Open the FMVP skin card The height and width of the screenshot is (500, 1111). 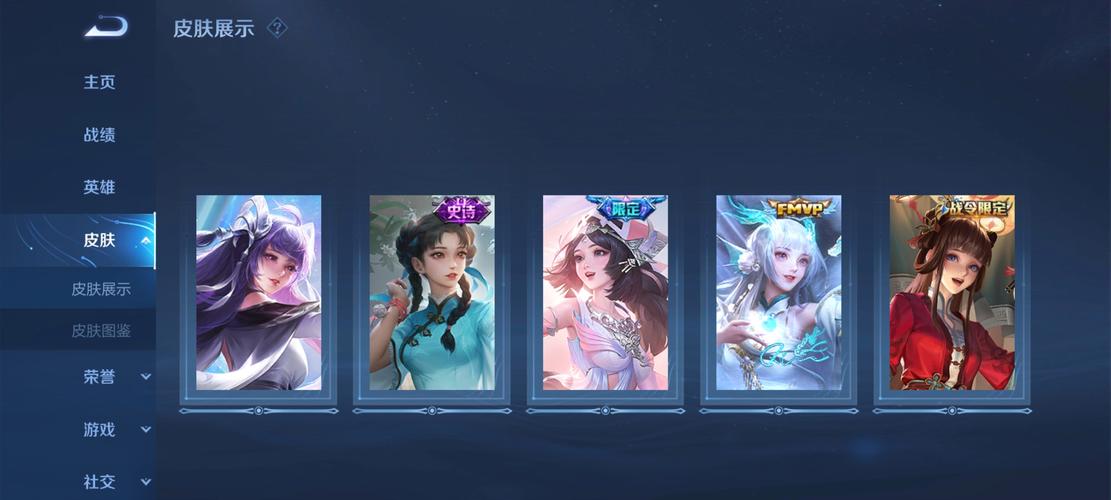pos(778,293)
